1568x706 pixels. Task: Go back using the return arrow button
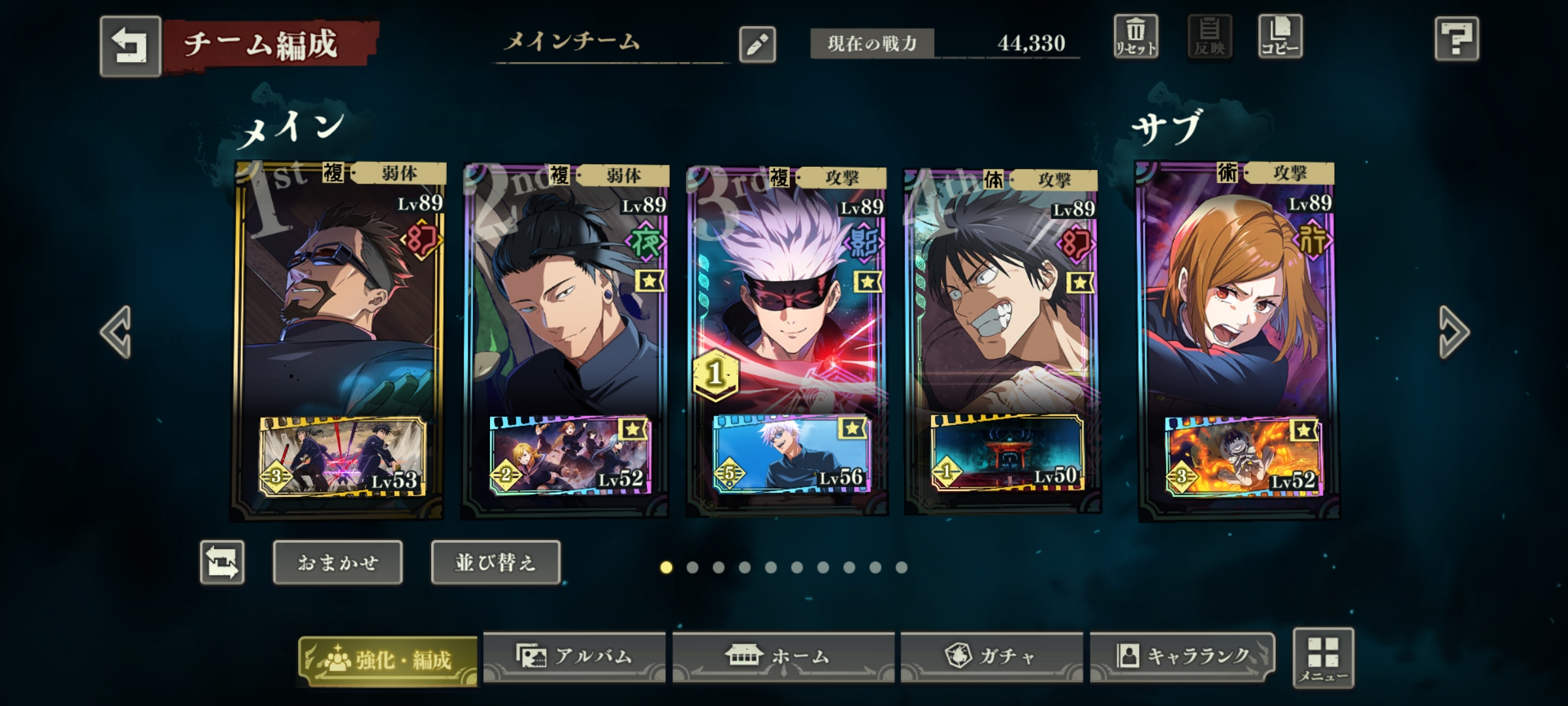(130, 46)
